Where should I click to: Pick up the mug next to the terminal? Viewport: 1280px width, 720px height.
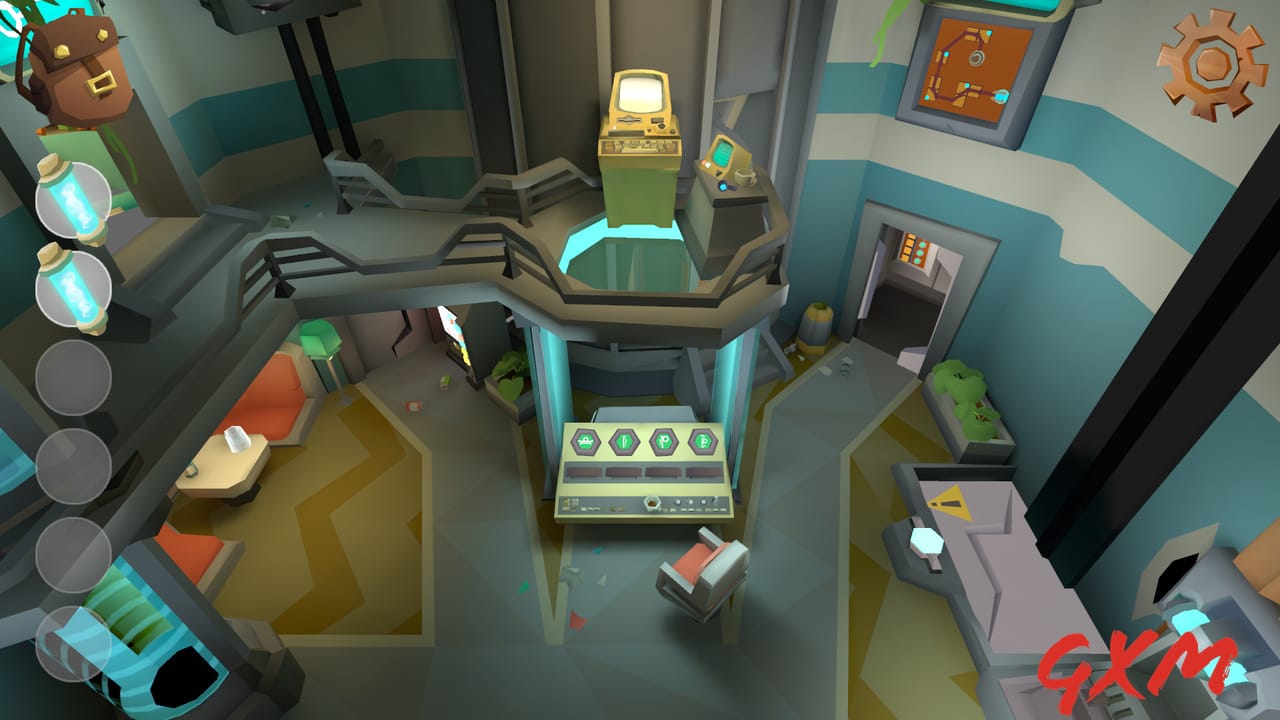745,178
